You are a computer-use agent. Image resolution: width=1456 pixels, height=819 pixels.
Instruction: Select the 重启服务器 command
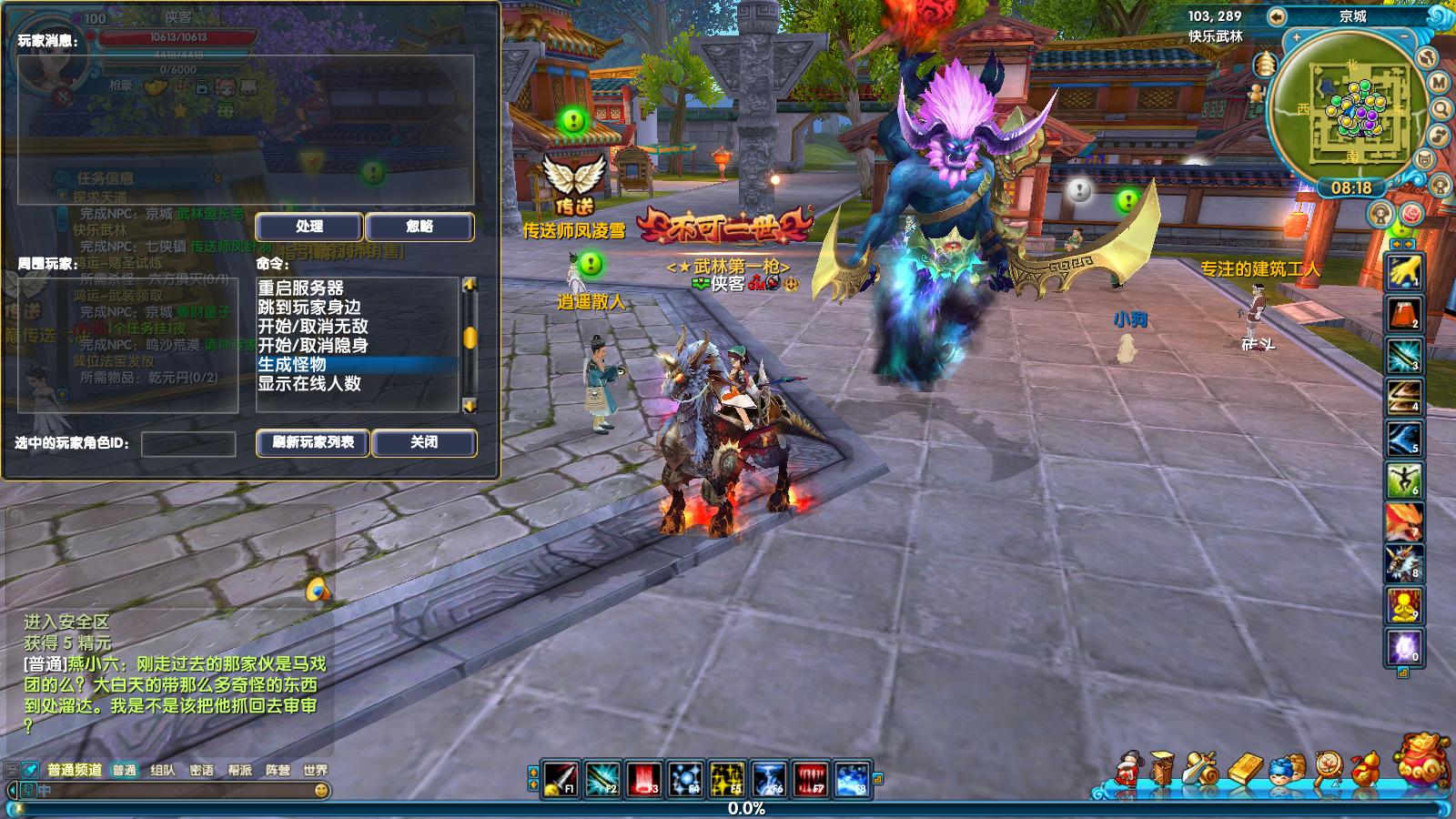click(300, 288)
